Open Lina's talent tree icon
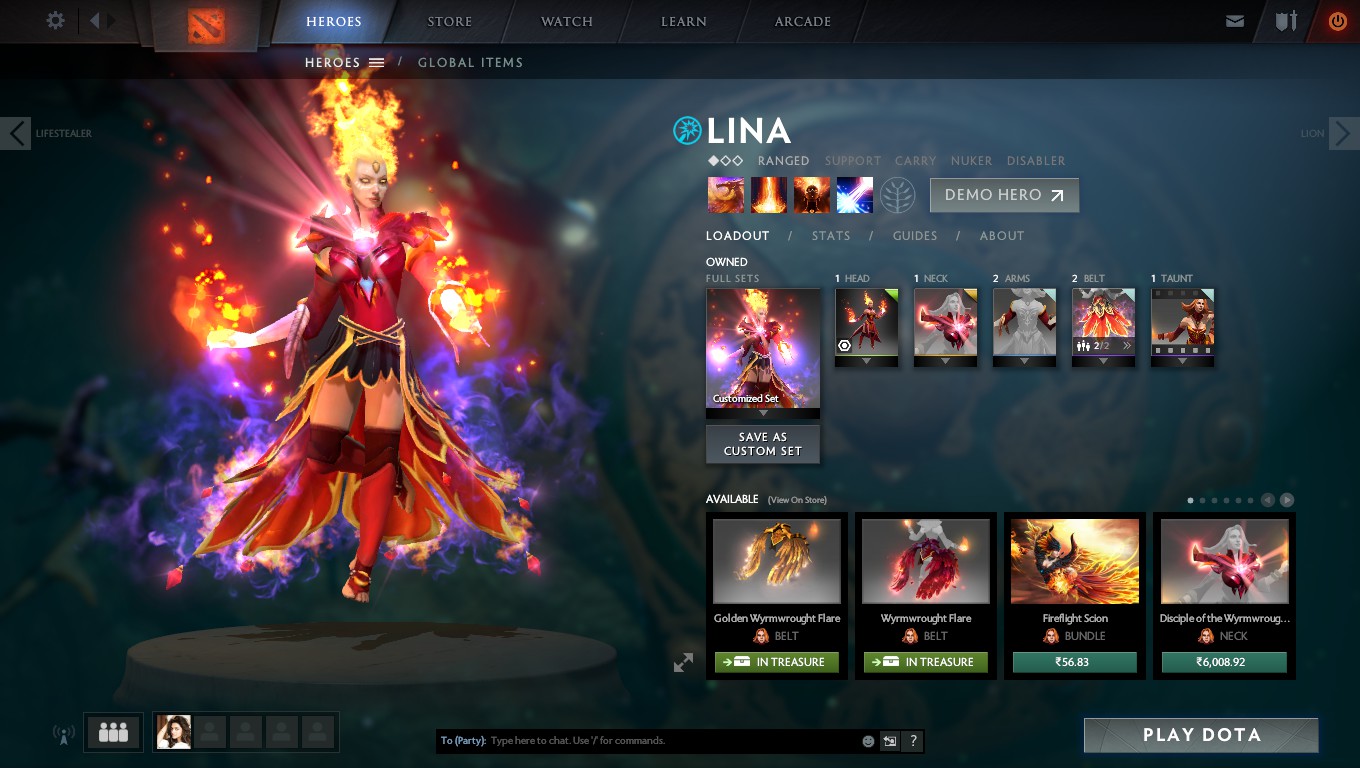Viewport: 1360px width, 768px height. tap(898, 194)
